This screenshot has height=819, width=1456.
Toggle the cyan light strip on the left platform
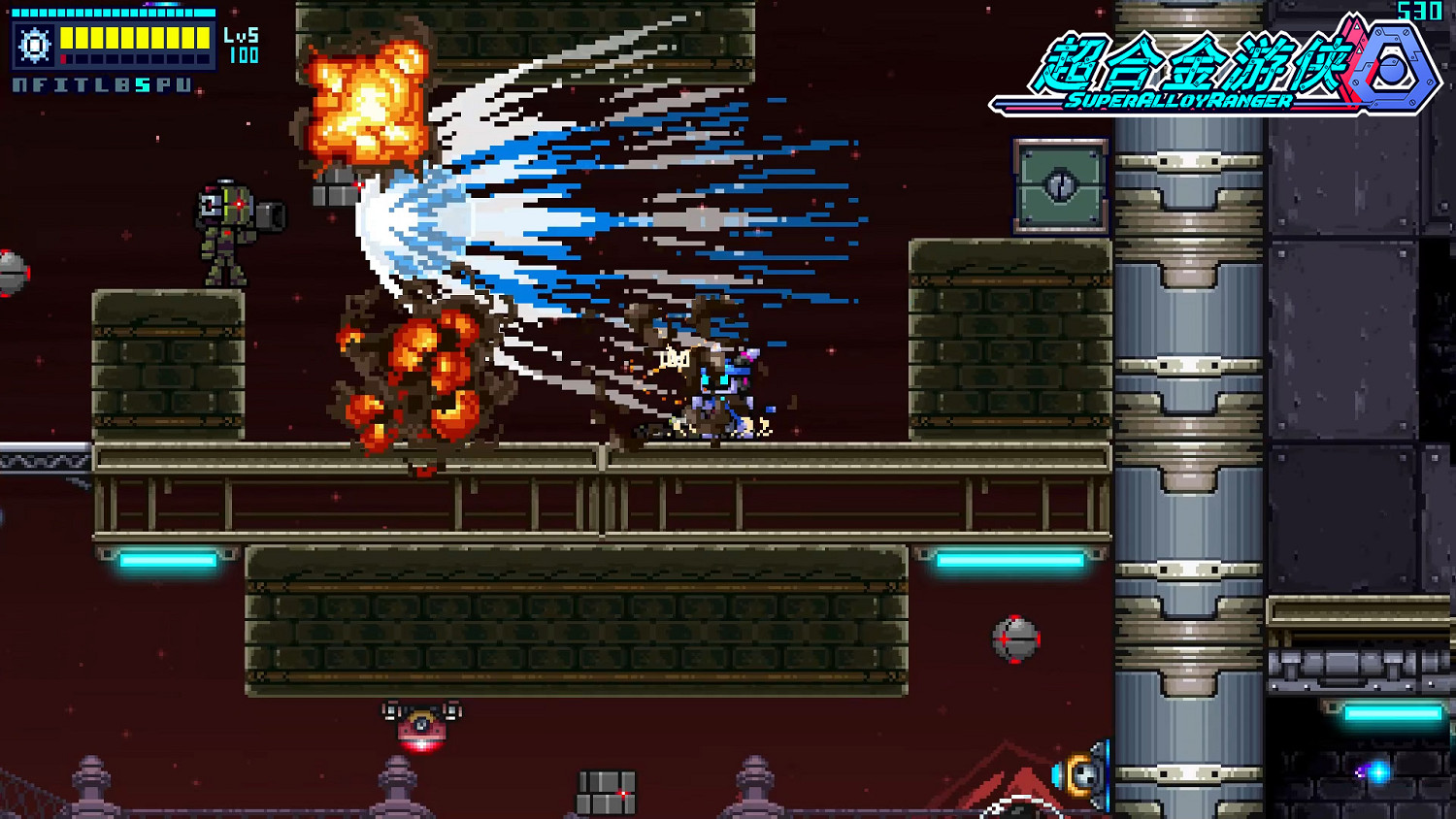165,560
